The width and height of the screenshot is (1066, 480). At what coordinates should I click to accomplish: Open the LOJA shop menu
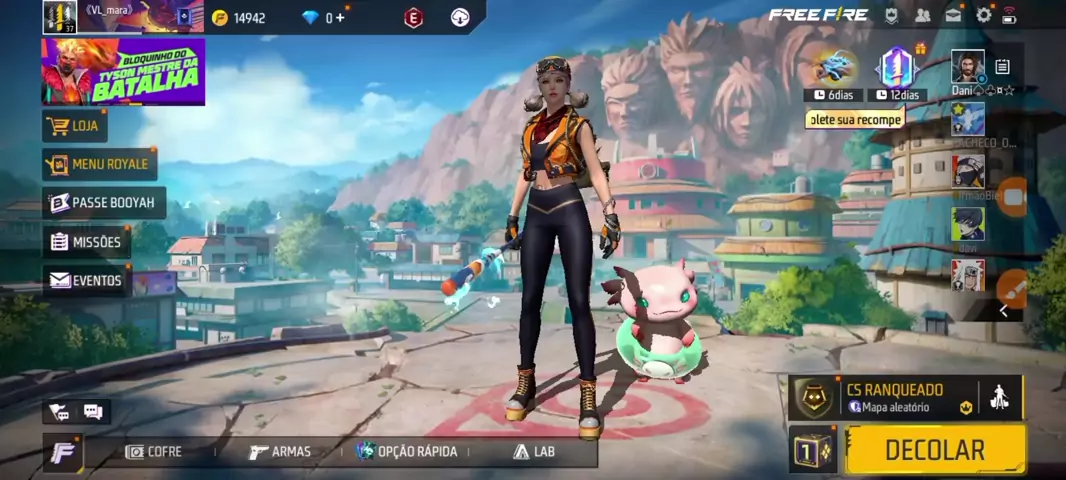click(x=75, y=126)
